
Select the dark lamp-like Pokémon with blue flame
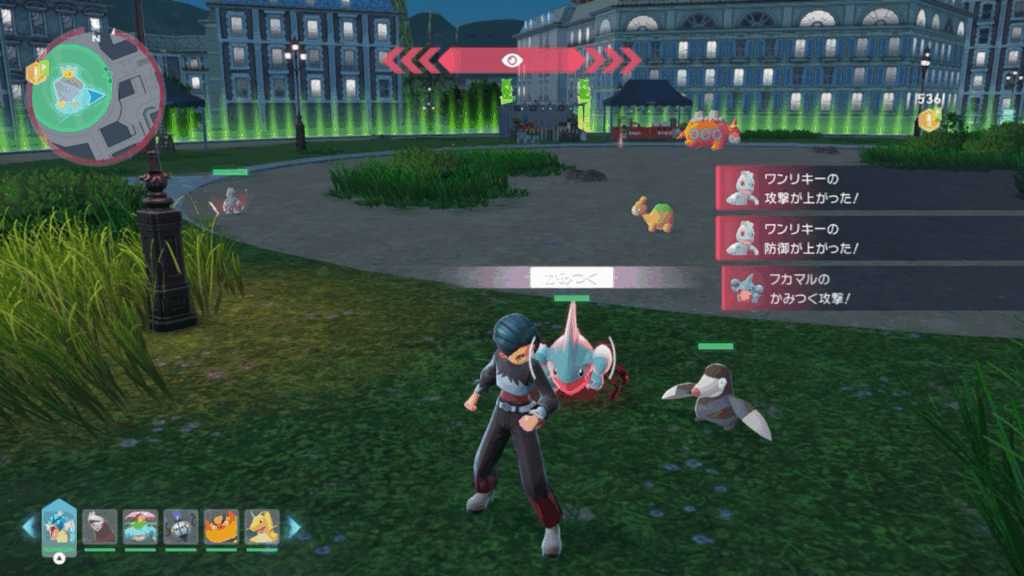point(181,527)
